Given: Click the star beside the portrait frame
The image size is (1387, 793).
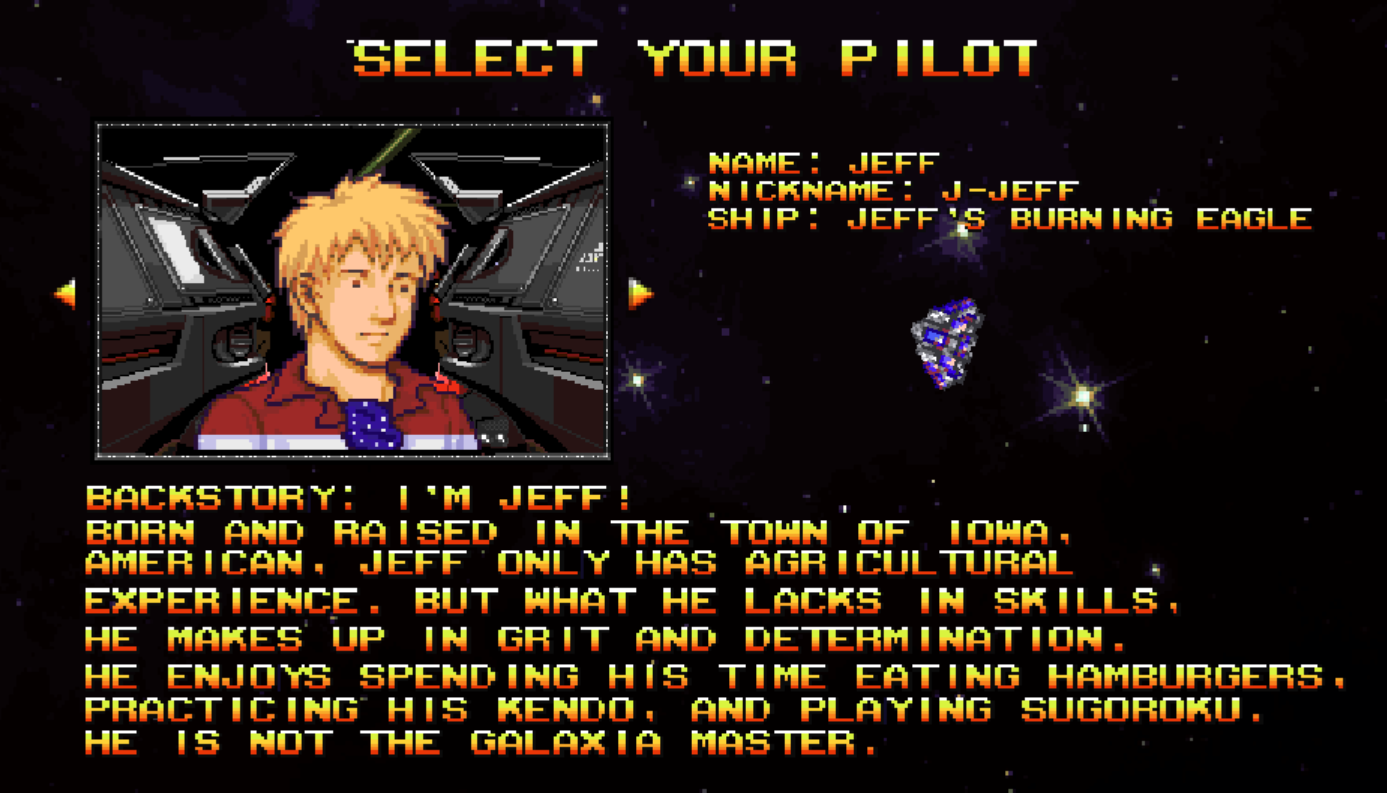Looking at the screenshot, I should click(636, 380).
